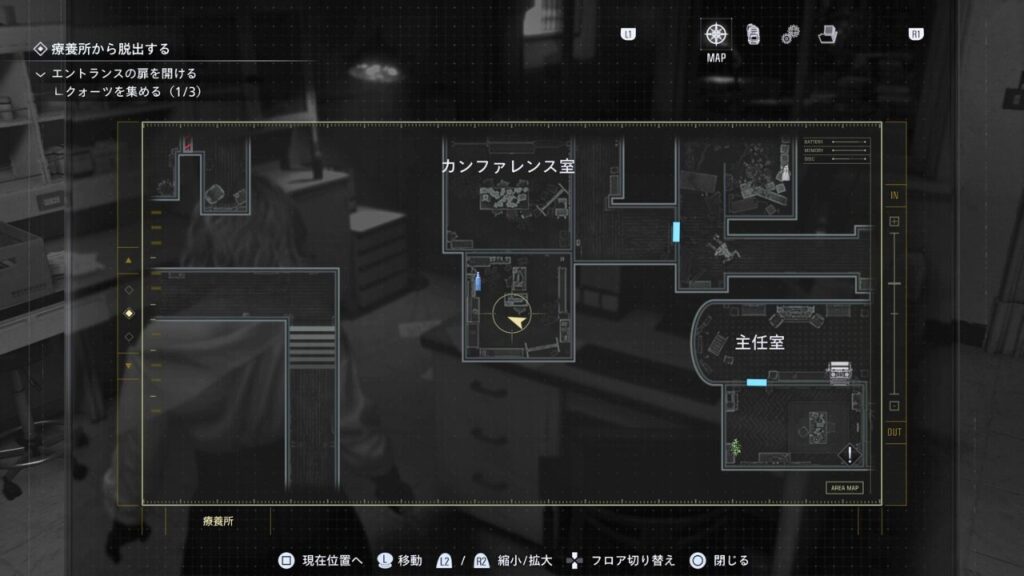Go down one floor with the down arrow
Image resolution: width=1024 pixels, height=576 pixels.
point(128,365)
